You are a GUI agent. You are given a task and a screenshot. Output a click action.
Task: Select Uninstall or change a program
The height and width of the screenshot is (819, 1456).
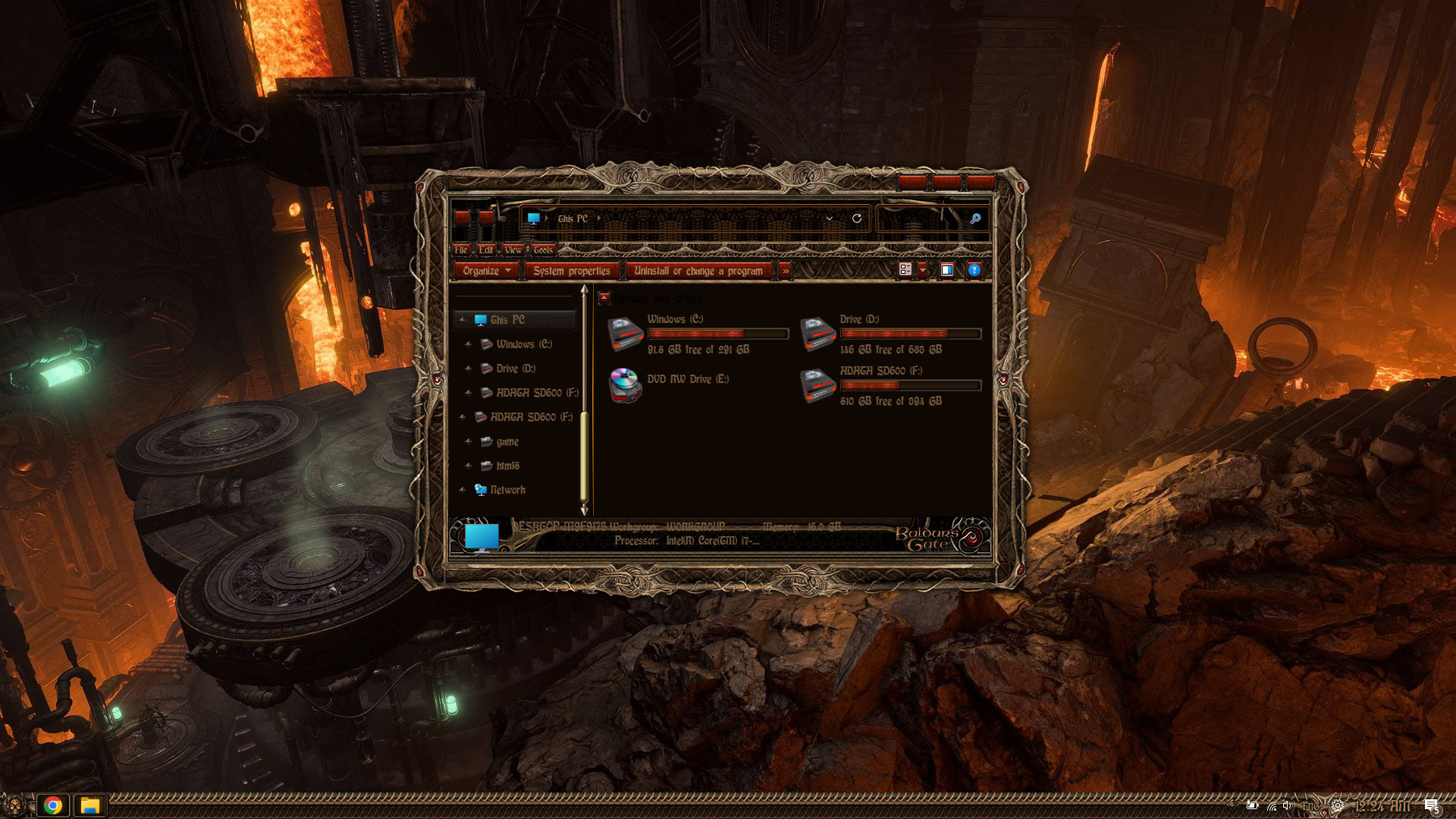pyautogui.click(x=698, y=271)
